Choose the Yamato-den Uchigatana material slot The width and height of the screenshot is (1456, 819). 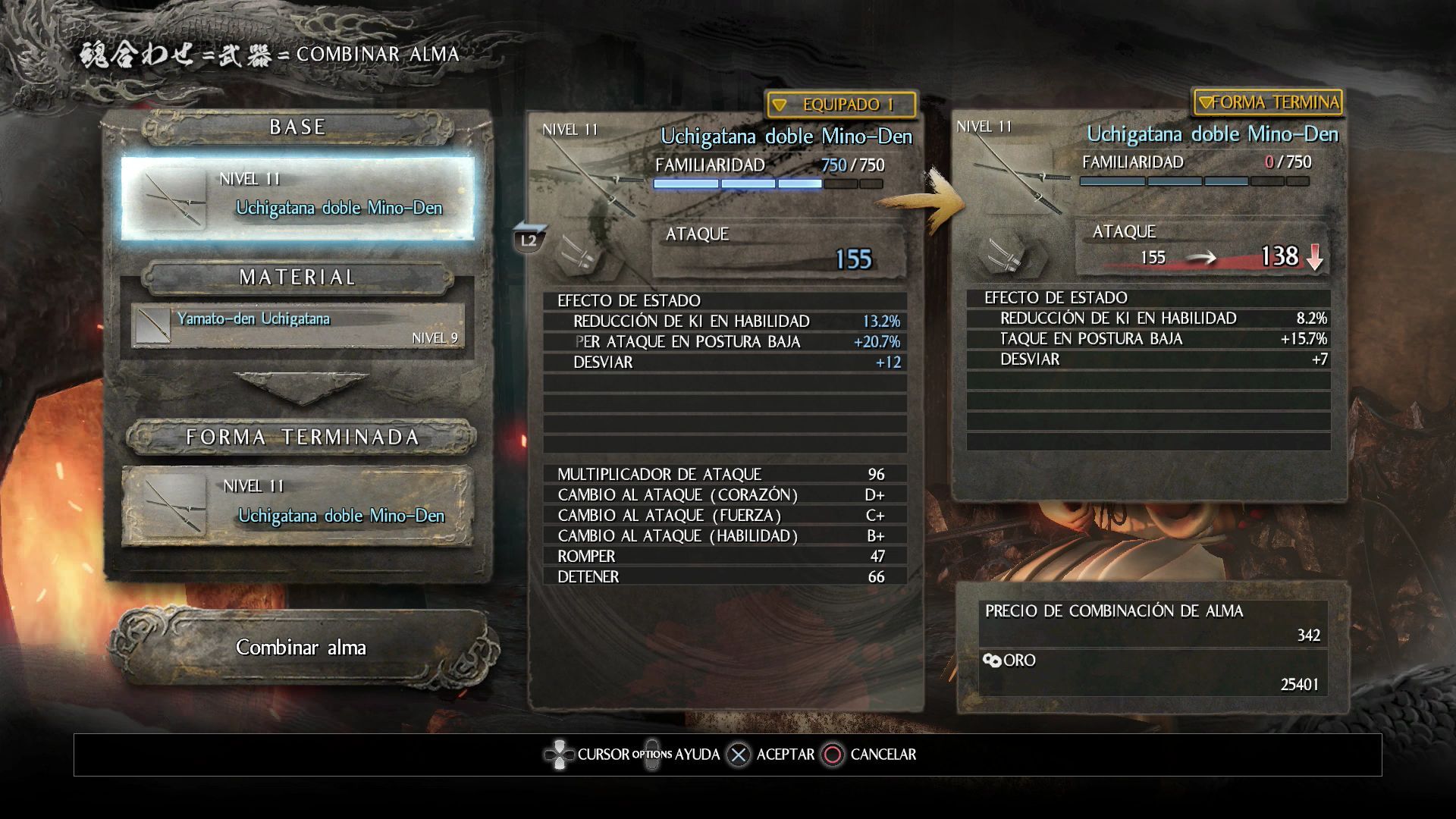coord(298,326)
